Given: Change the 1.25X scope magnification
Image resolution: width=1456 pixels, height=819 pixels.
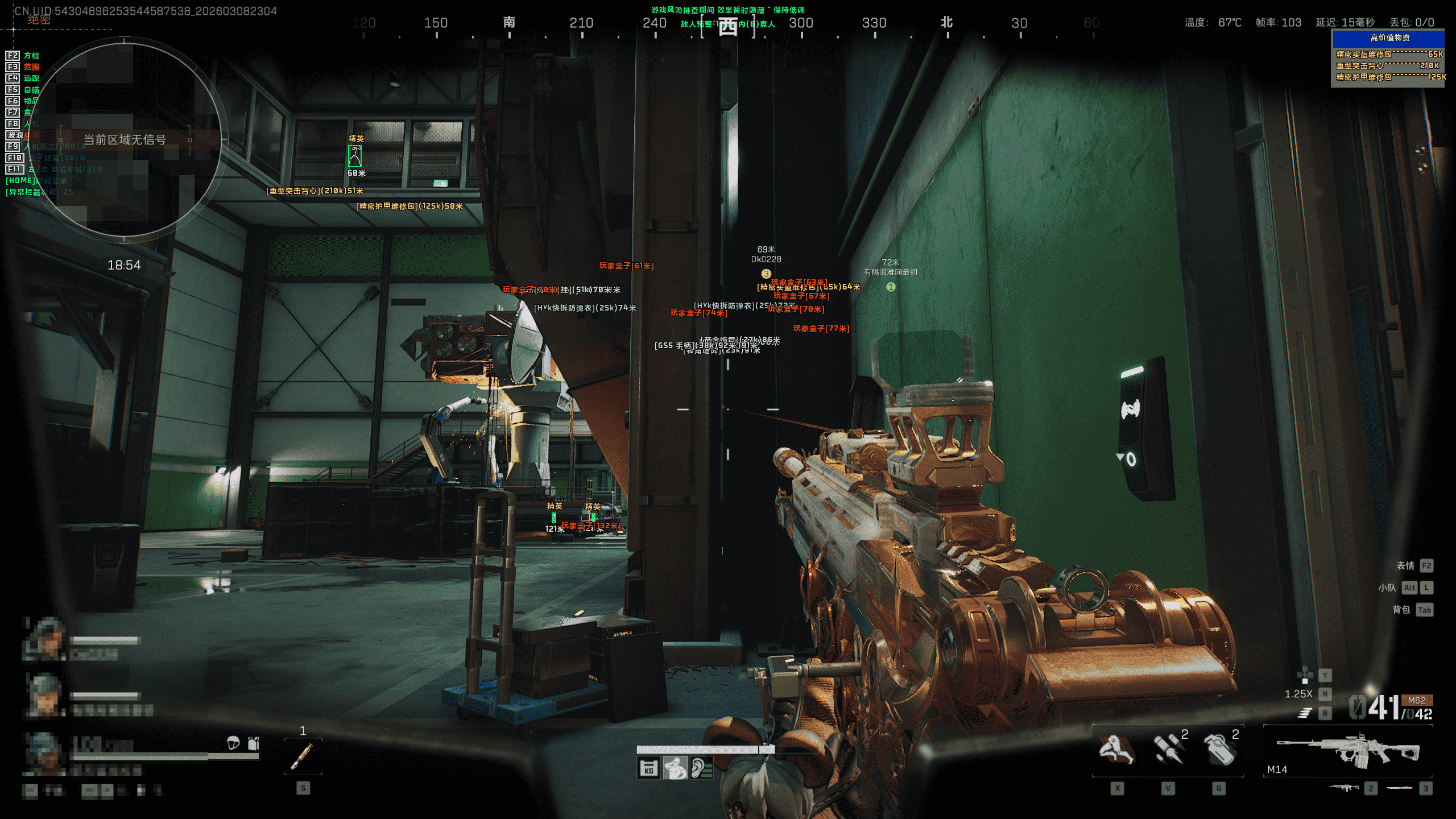Looking at the screenshot, I should [x=1298, y=694].
